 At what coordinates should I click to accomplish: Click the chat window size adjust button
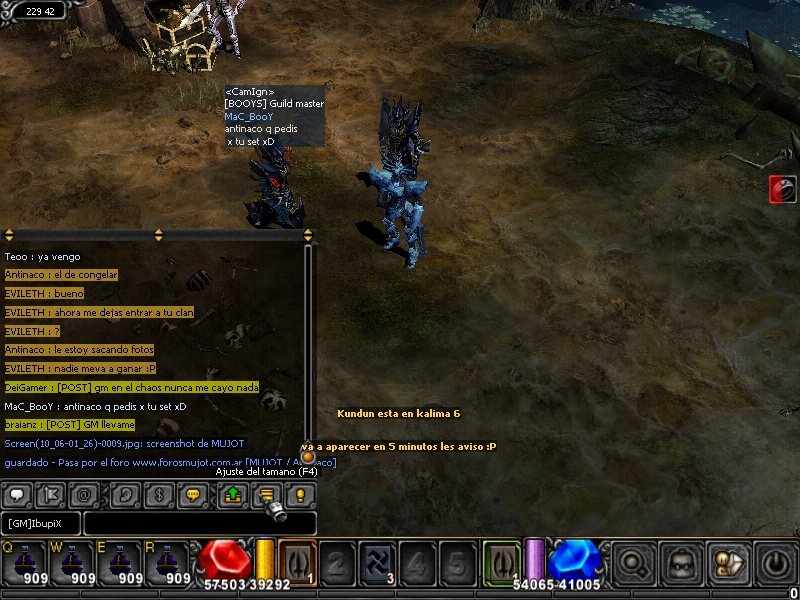[266, 494]
